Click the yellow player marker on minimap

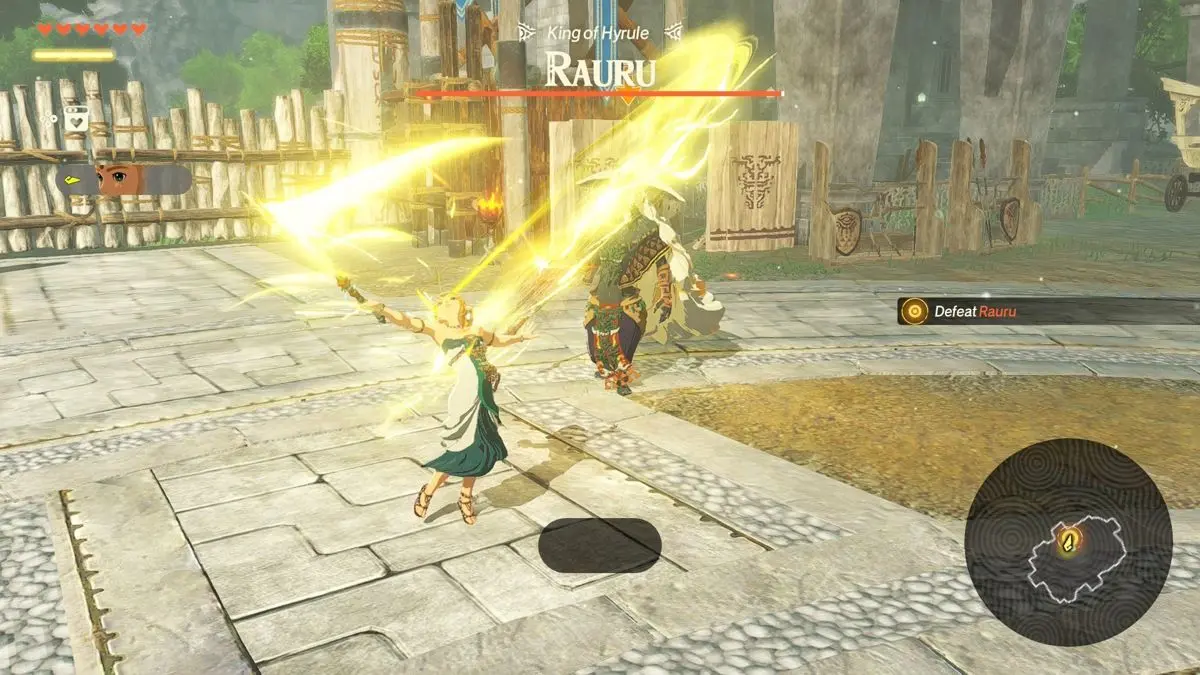tap(1071, 542)
